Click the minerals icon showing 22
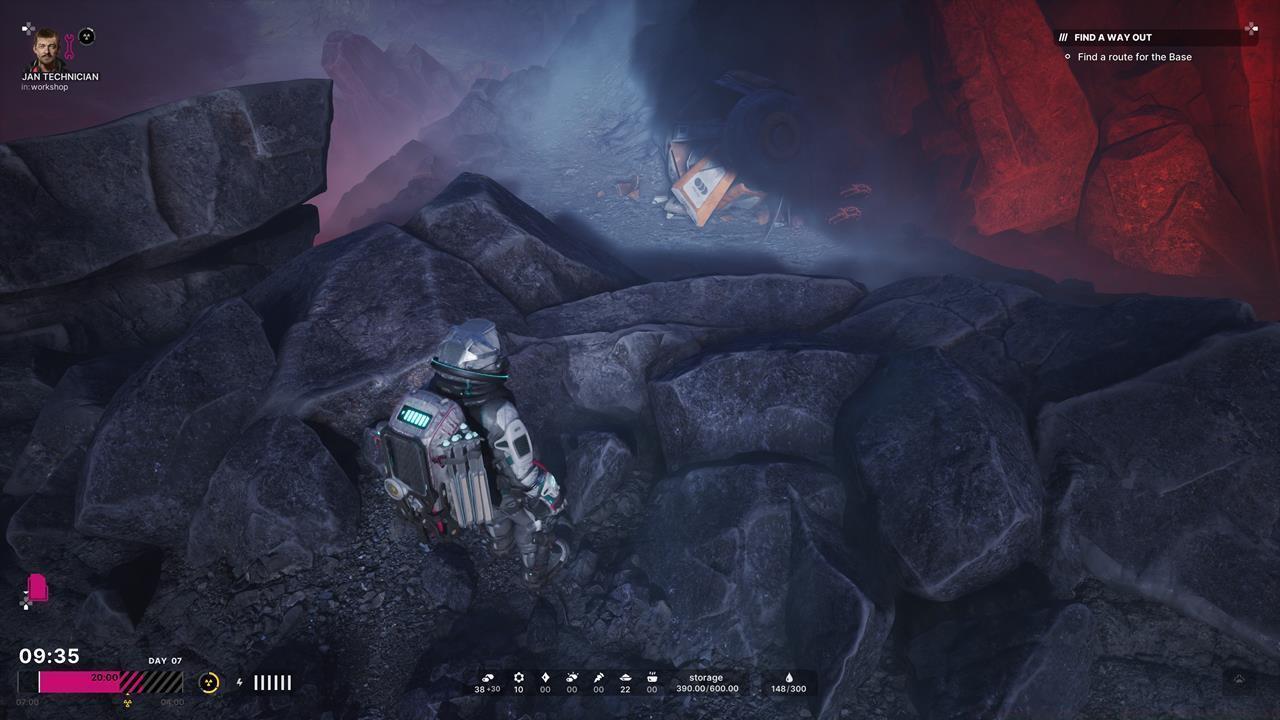The image size is (1280, 720). [x=624, y=677]
